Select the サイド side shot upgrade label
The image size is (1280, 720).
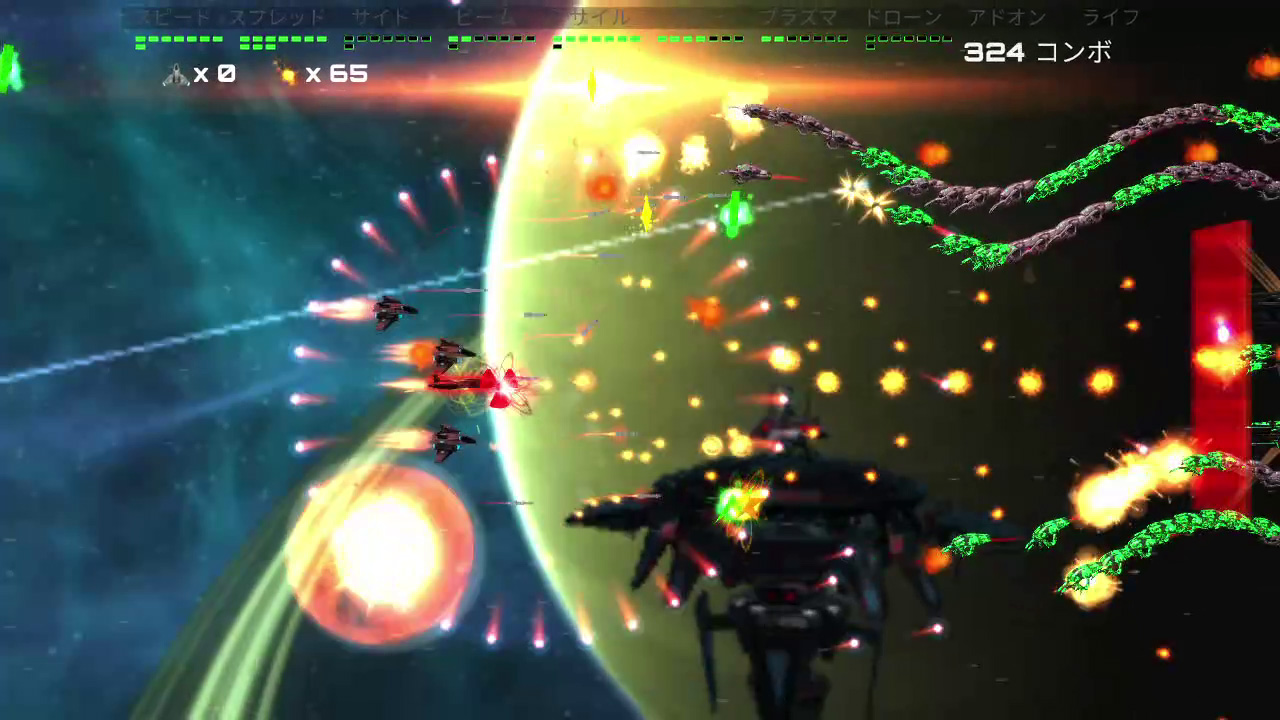[381, 18]
